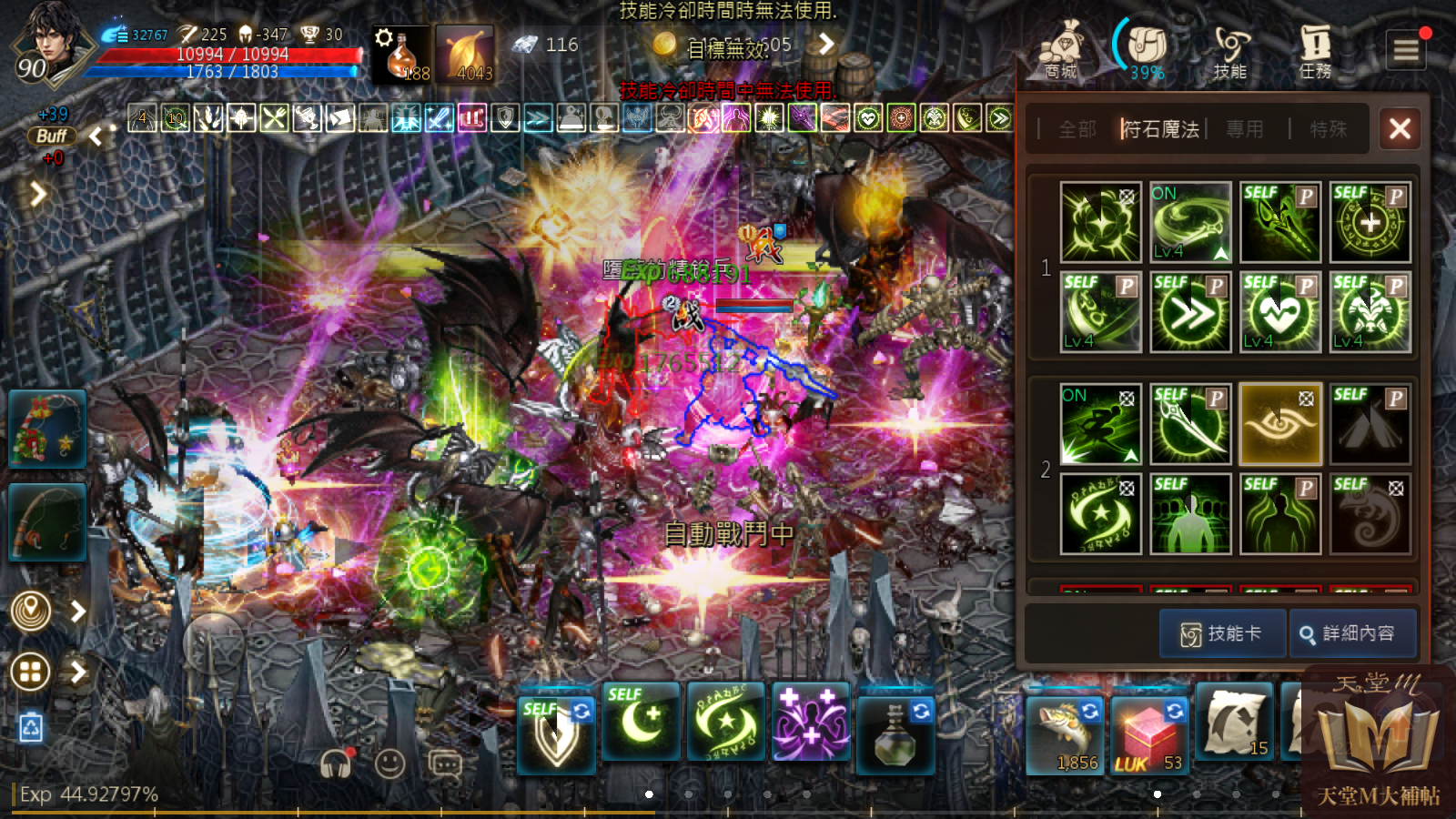The image size is (1456, 819).
Task: Close the skill panel with the X
Action: point(1400,128)
